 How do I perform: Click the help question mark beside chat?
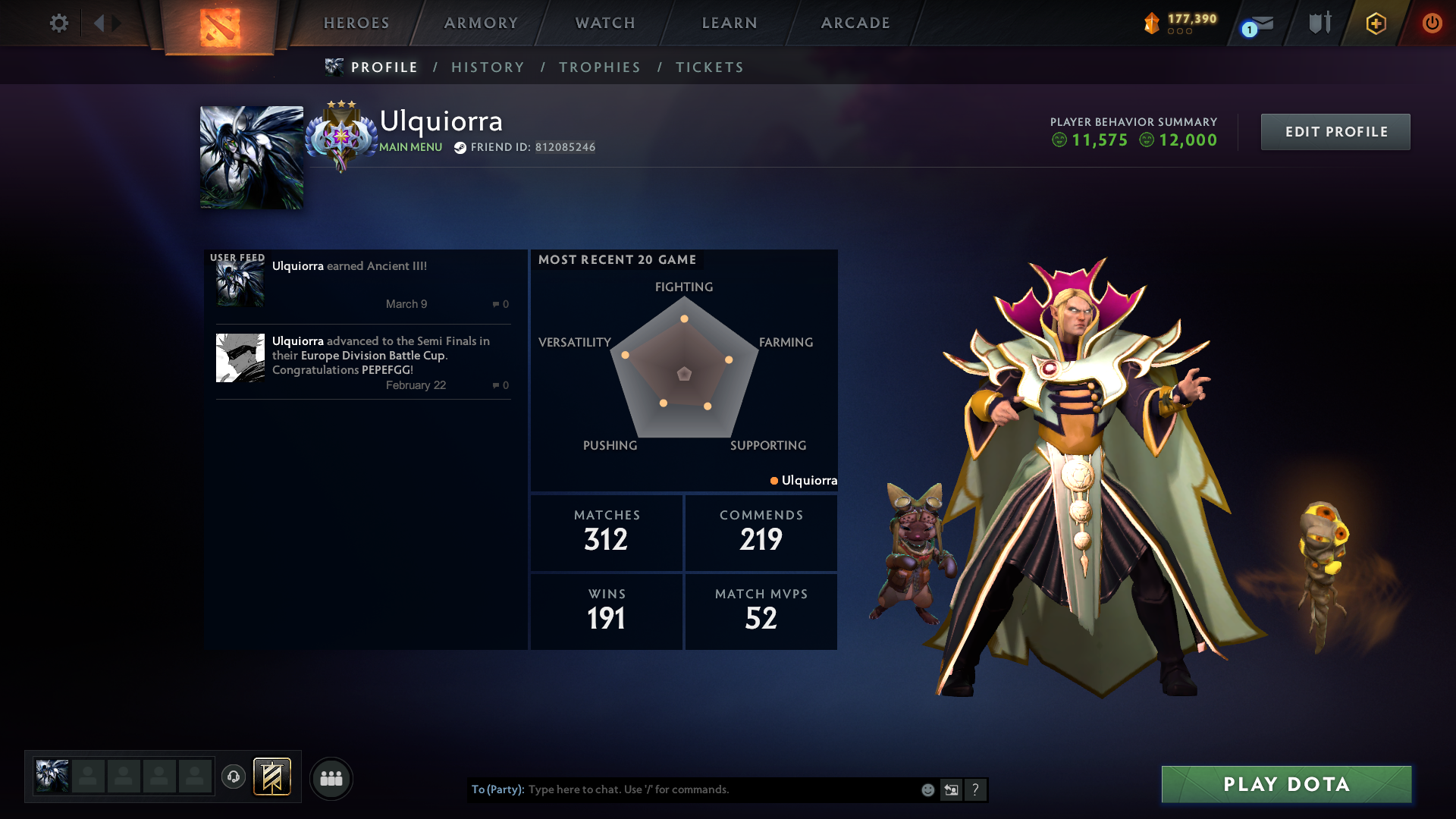(x=975, y=789)
